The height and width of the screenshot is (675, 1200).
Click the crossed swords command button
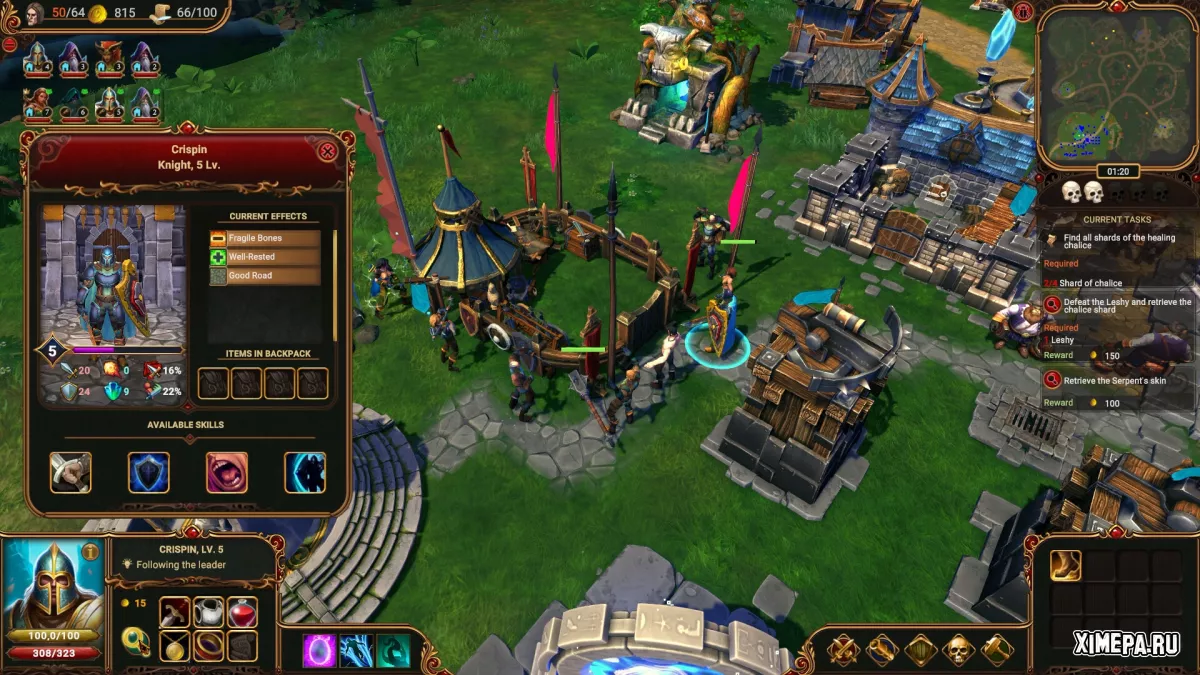(843, 650)
